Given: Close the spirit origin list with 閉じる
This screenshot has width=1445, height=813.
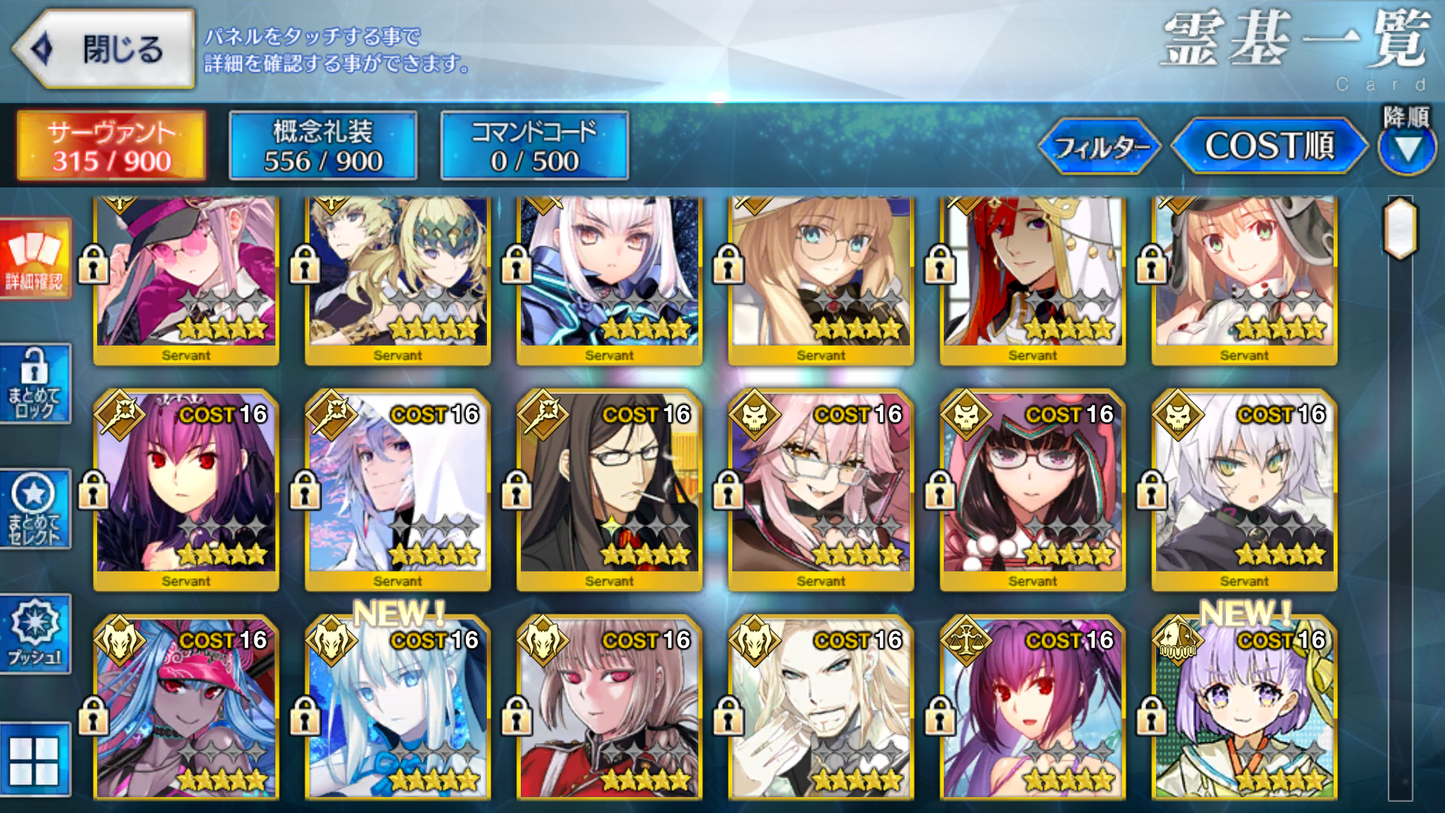Looking at the screenshot, I should tap(104, 48).
